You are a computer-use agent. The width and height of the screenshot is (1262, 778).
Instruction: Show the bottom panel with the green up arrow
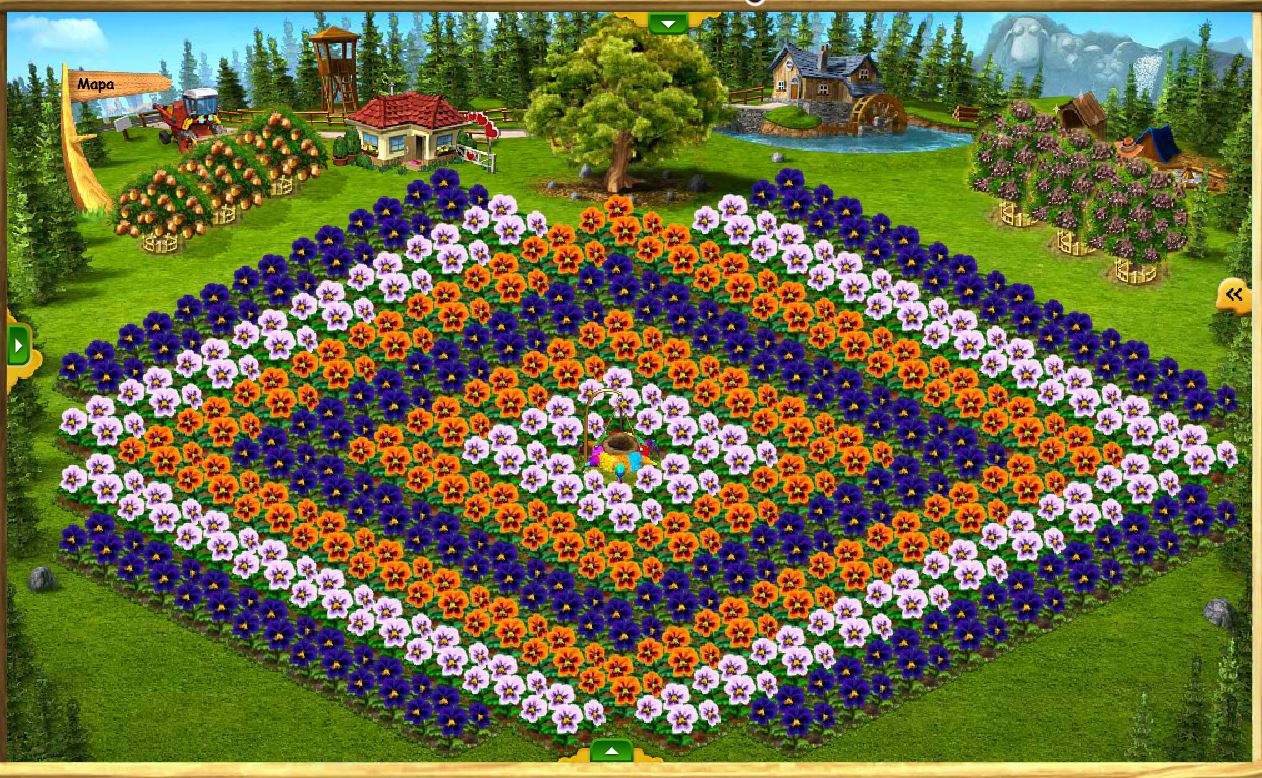pyautogui.click(x=611, y=751)
